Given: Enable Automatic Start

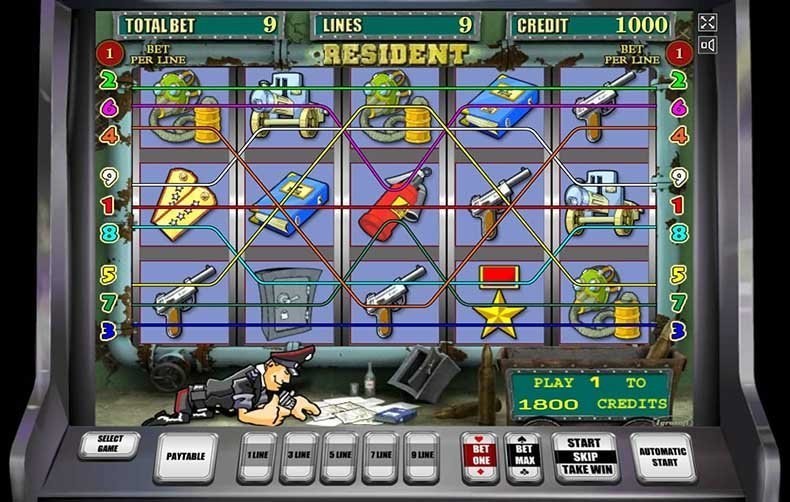Looking at the screenshot, I should 661,456.
